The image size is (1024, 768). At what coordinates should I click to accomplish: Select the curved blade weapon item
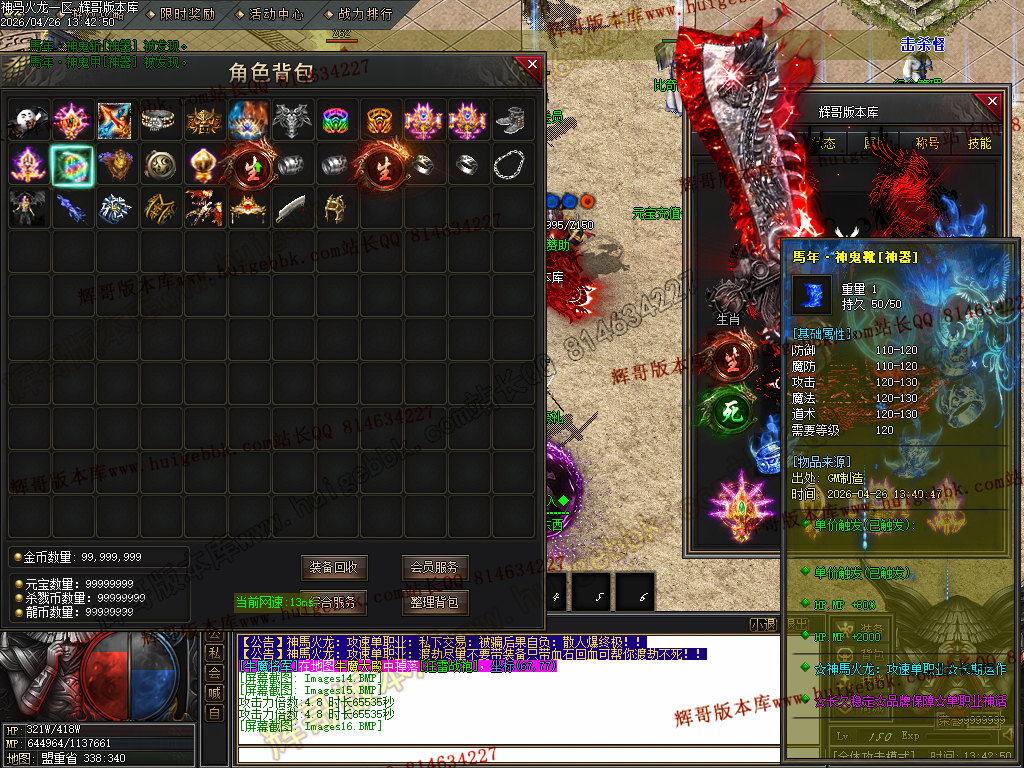(291, 209)
